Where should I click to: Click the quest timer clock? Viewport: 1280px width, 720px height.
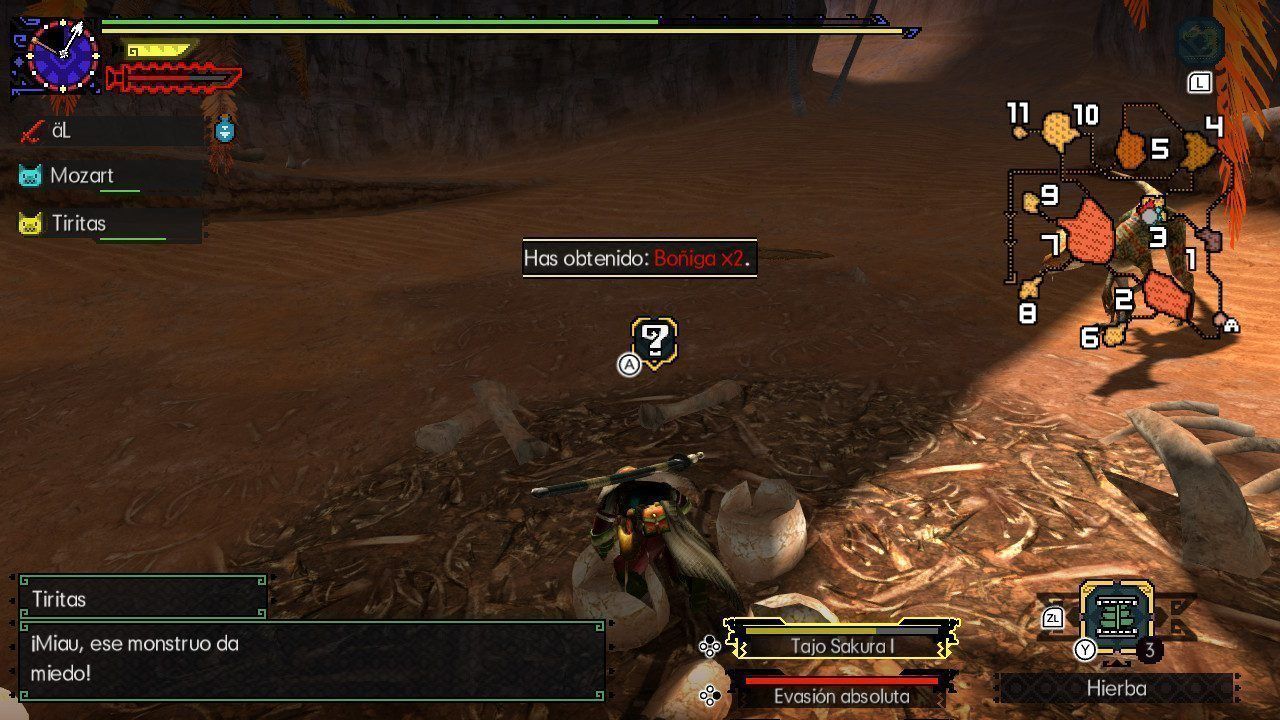(63, 56)
